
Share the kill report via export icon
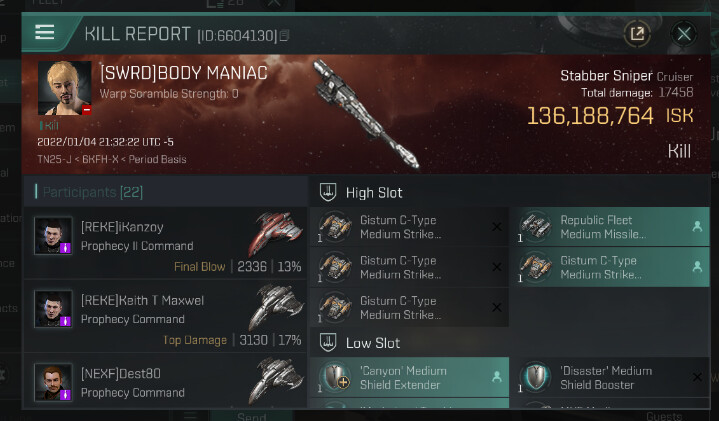pos(637,34)
